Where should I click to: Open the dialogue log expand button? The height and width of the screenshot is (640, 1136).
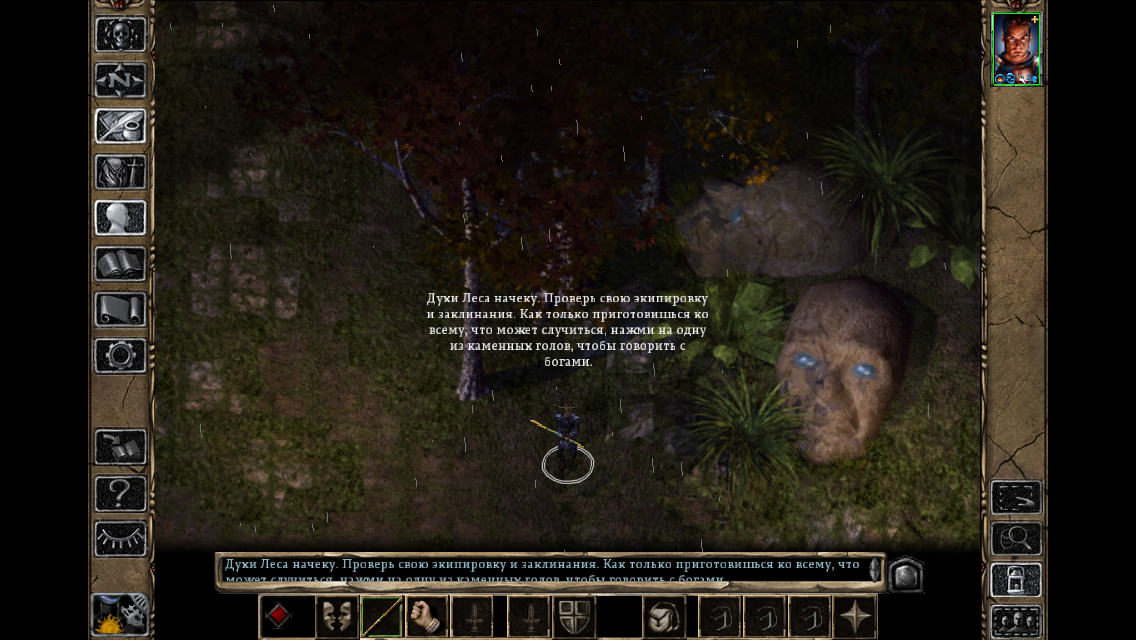pyautogui.click(x=905, y=574)
